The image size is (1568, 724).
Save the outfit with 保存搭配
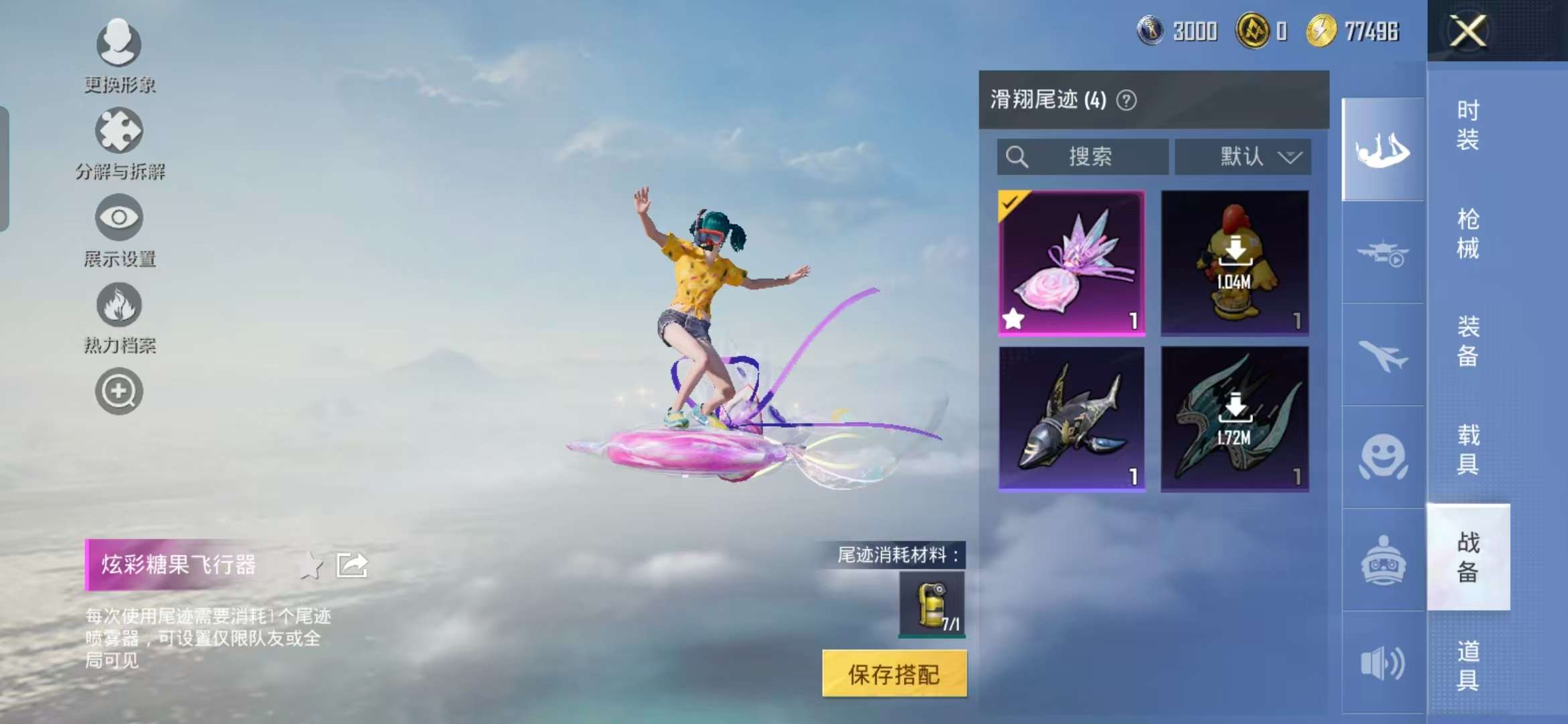(894, 674)
